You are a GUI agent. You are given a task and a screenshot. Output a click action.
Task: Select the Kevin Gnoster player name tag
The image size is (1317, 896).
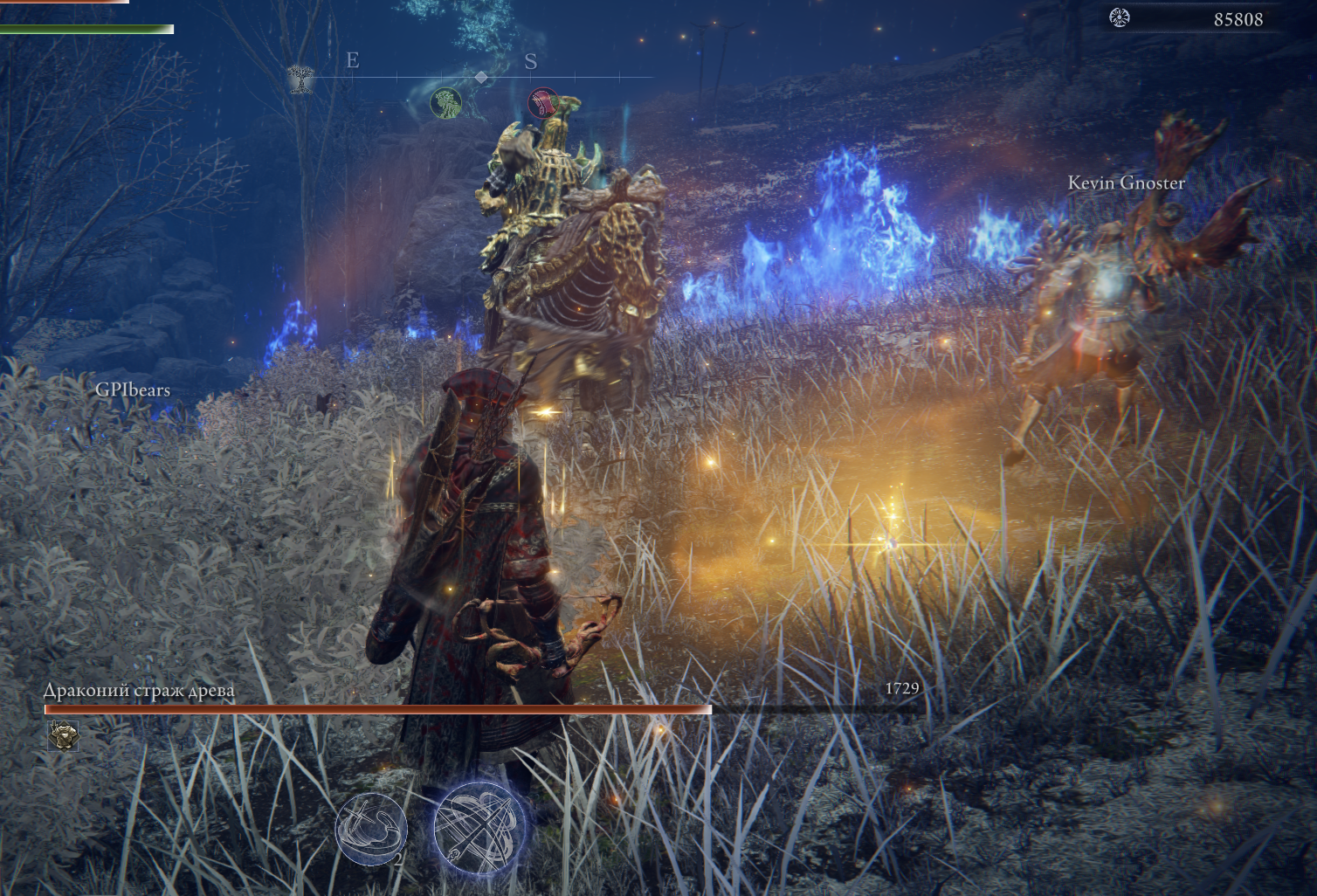[x=1126, y=183]
